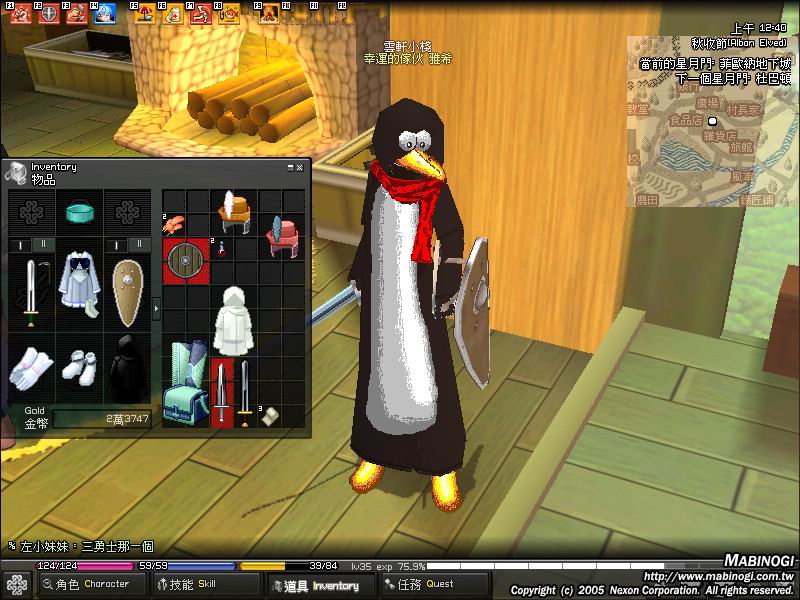Image resolution: width=800 pixels, height=600 pixels.
Task: Open the Quest panel
Action: point(428,584)
